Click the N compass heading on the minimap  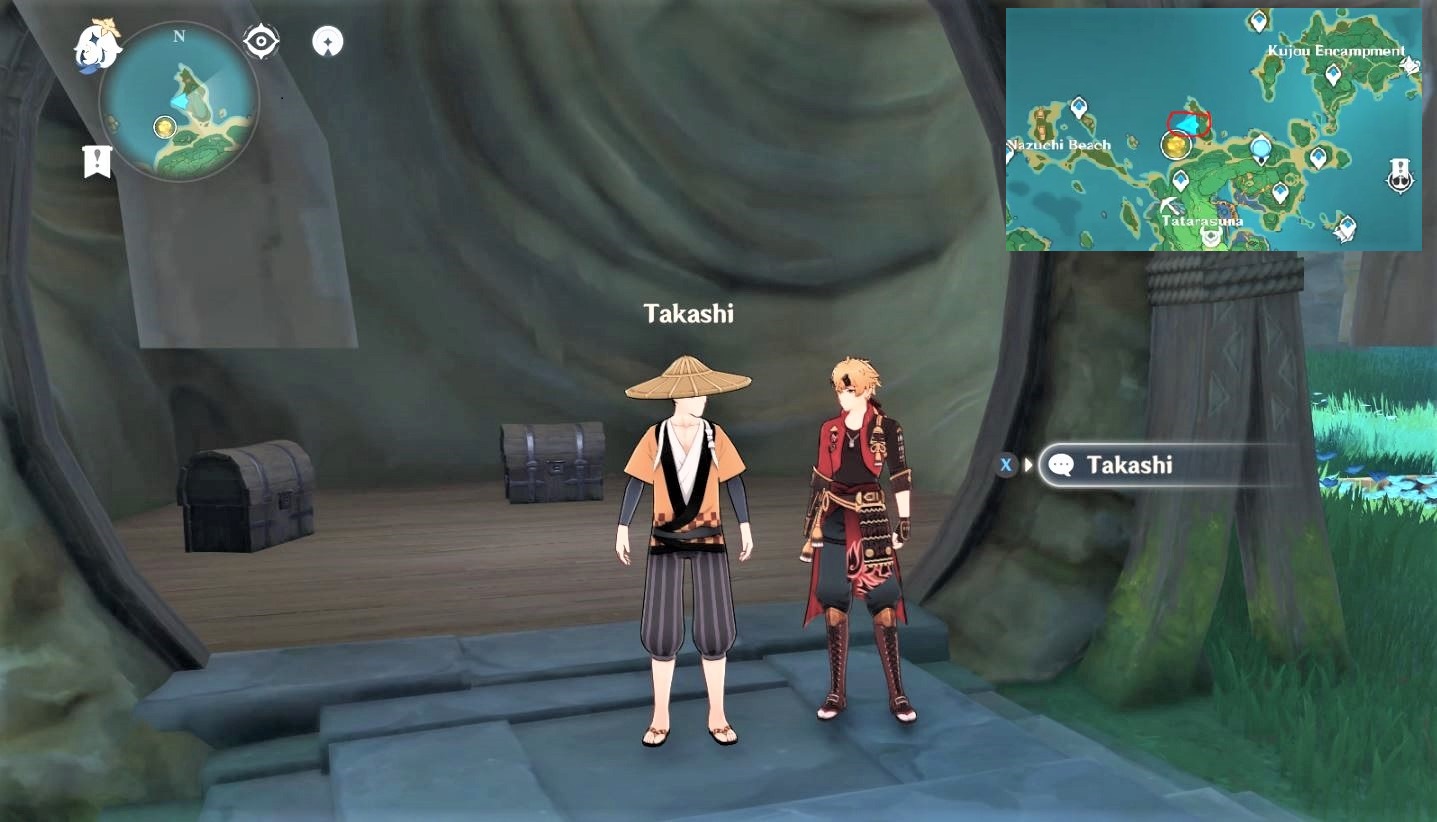click(178, 38)
